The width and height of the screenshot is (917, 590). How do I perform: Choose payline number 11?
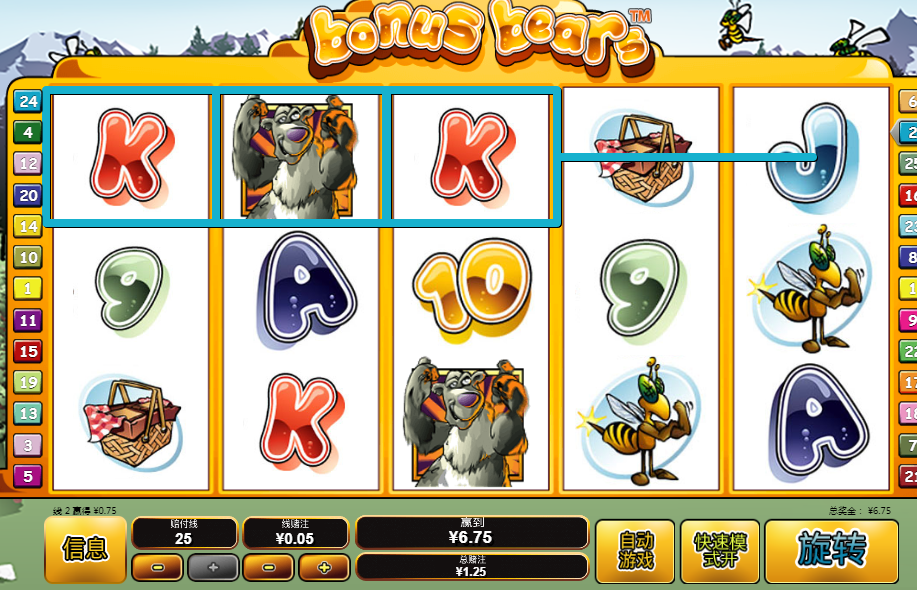tap(27, 320)
